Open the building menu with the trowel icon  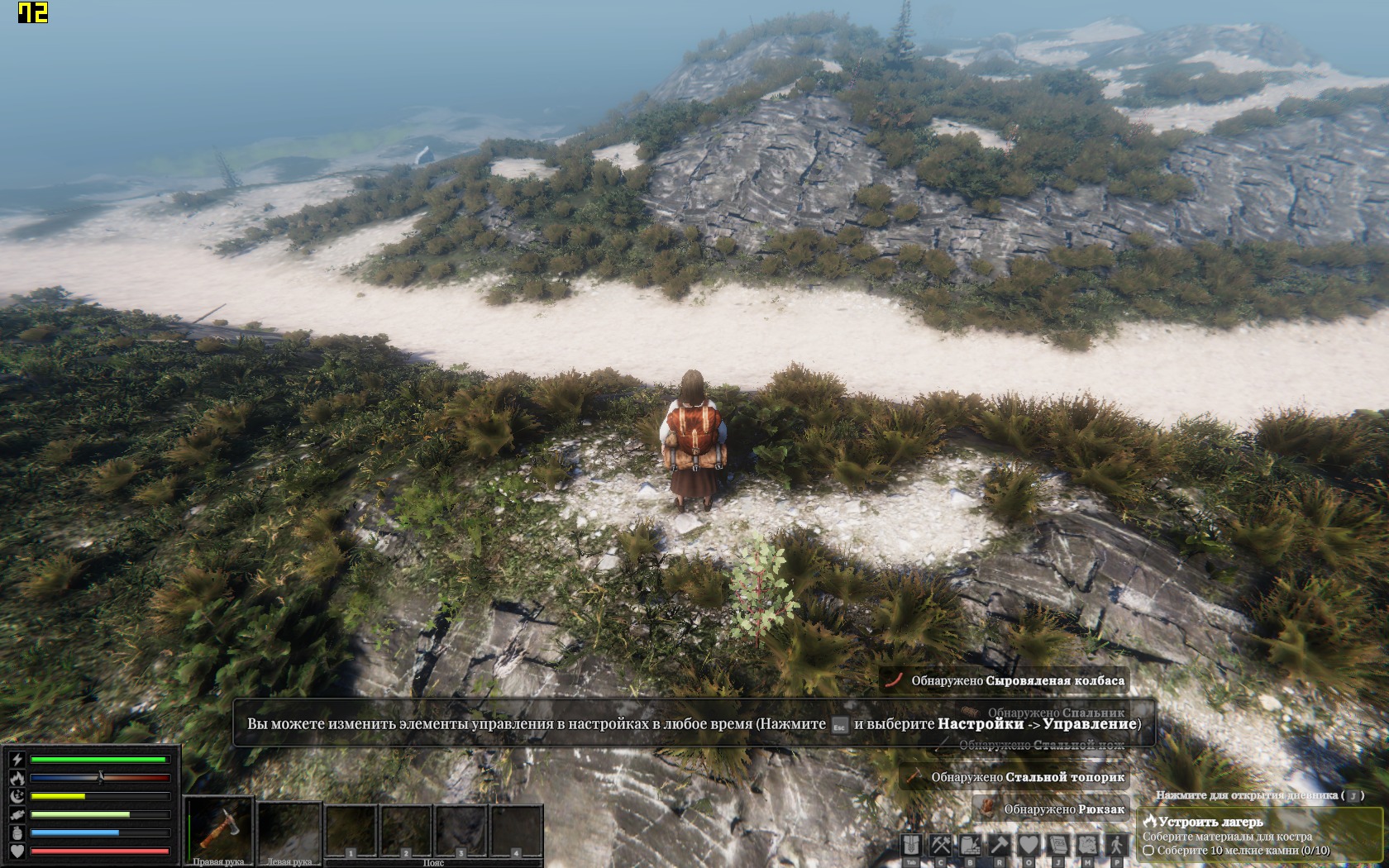click(970, 845)
